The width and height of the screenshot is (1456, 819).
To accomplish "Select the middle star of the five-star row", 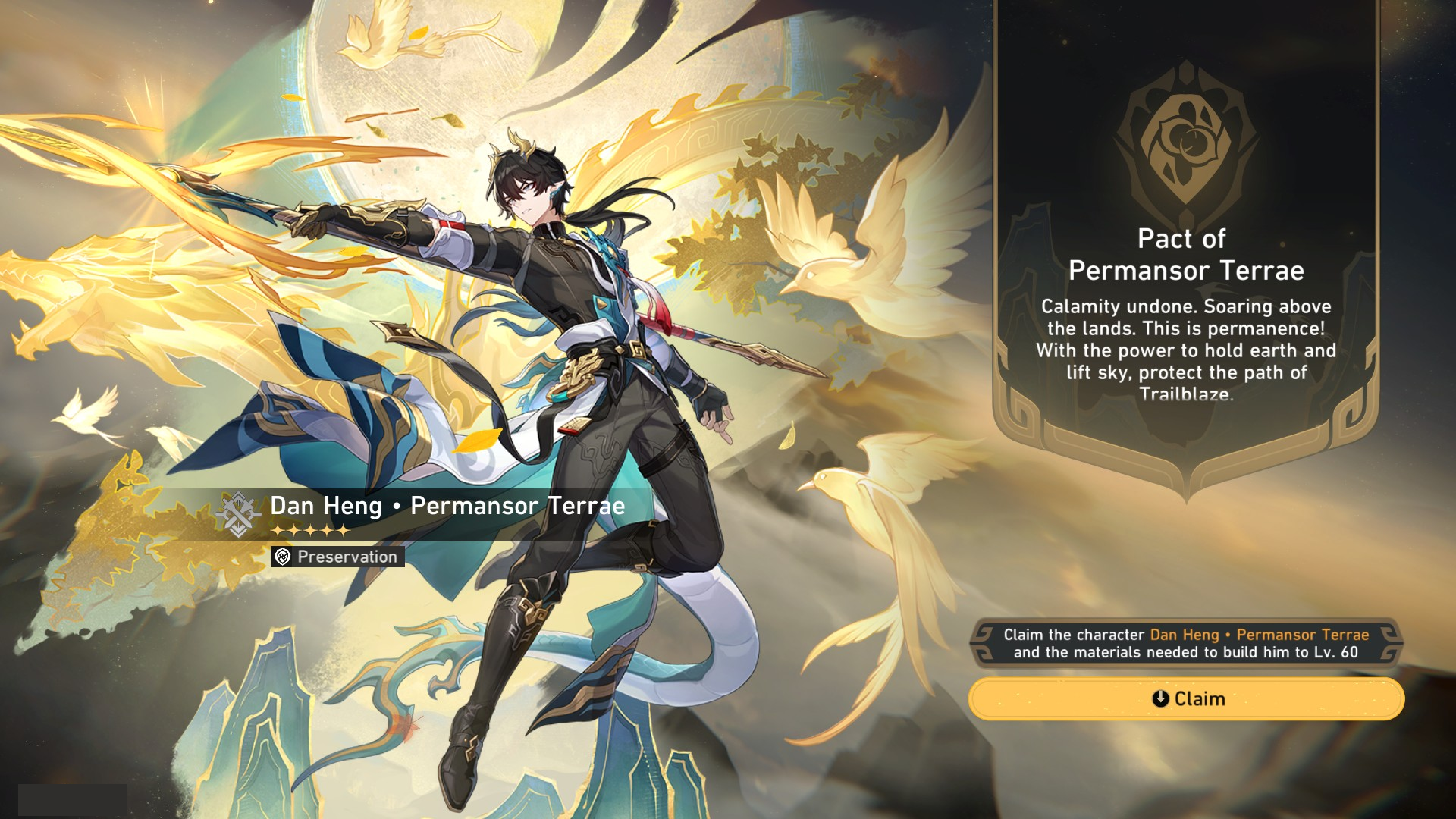I will (311, 531).
